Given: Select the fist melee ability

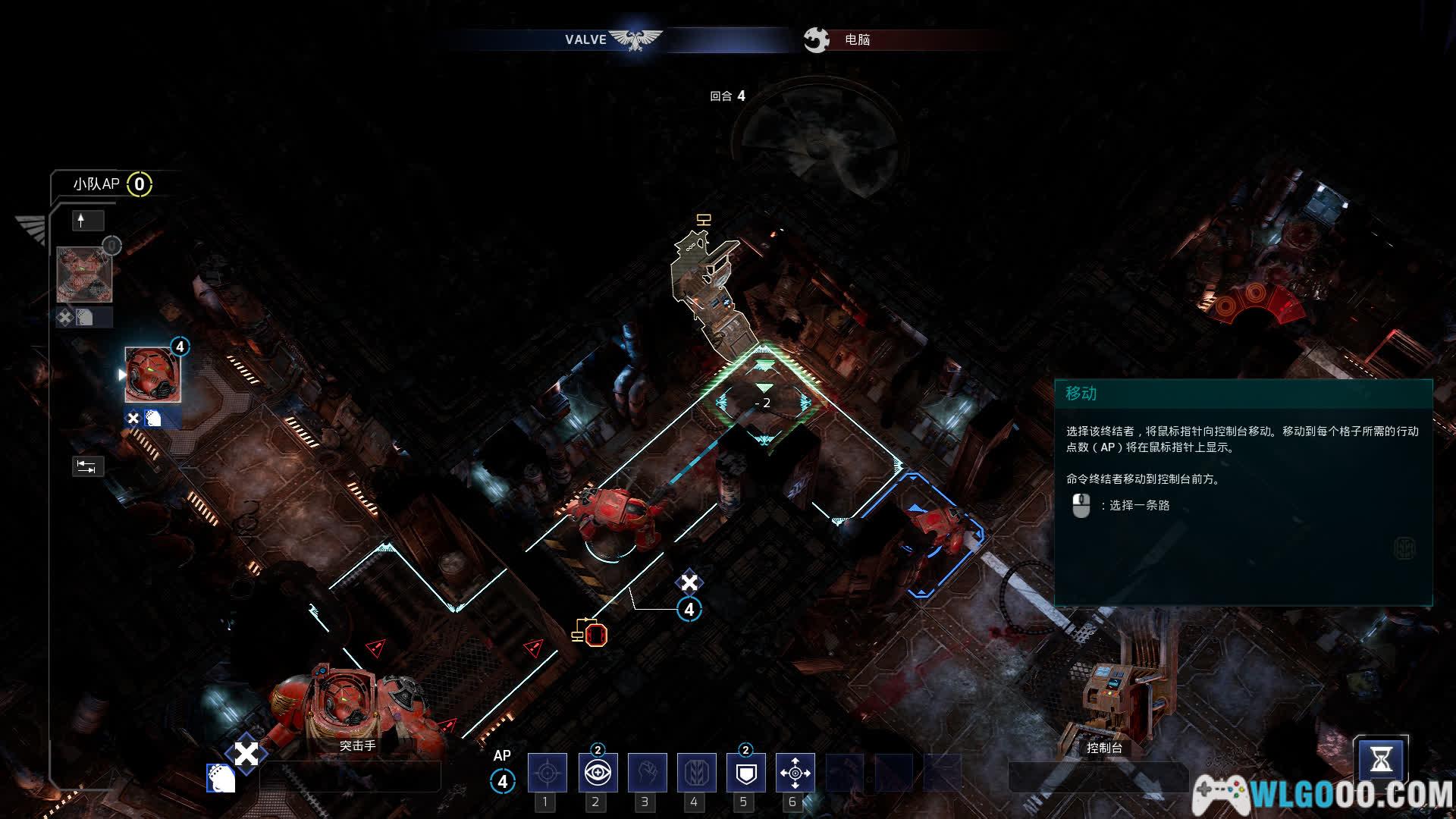Looking at the screenshot, I should point(647,773).
